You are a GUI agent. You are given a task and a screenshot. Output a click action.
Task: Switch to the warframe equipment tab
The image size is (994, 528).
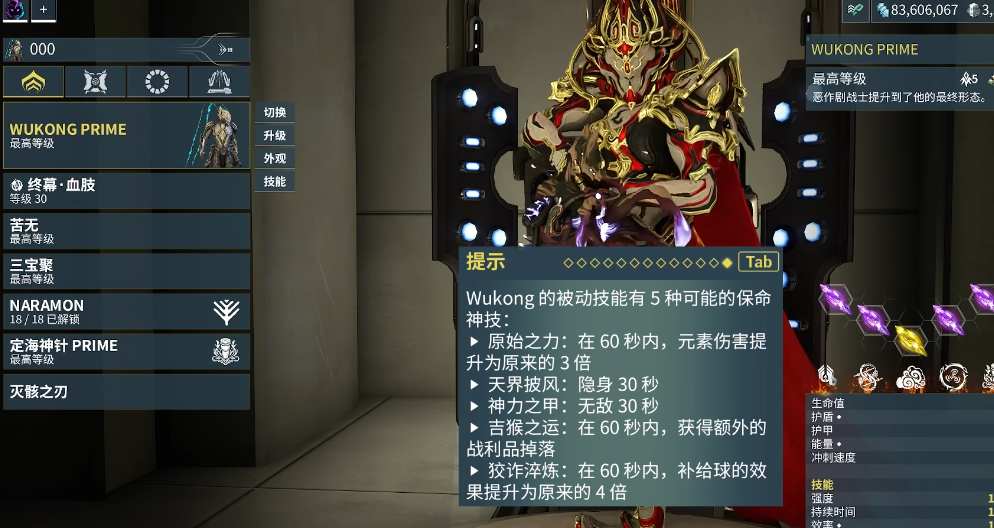pyautogui.click(x=33, y=82)
